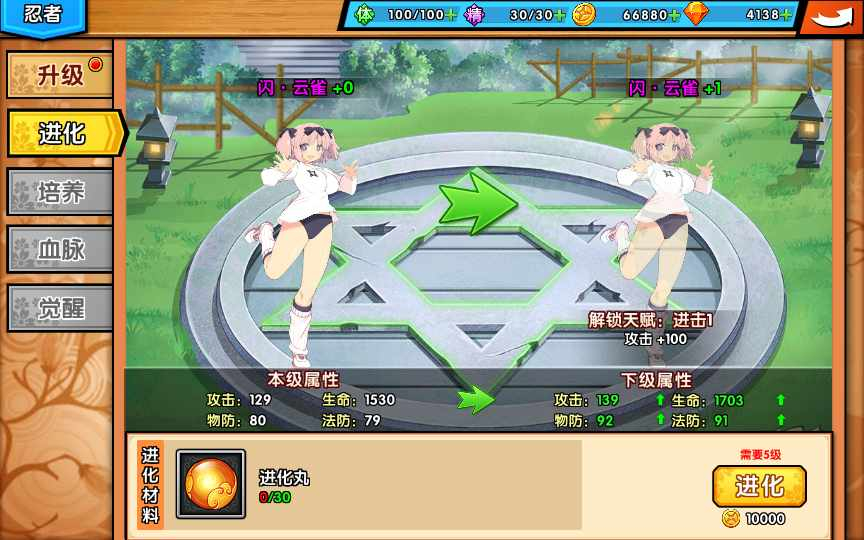The image size is (864, 540).
Task: Select the 进化 tab
Action: [62, 133]
